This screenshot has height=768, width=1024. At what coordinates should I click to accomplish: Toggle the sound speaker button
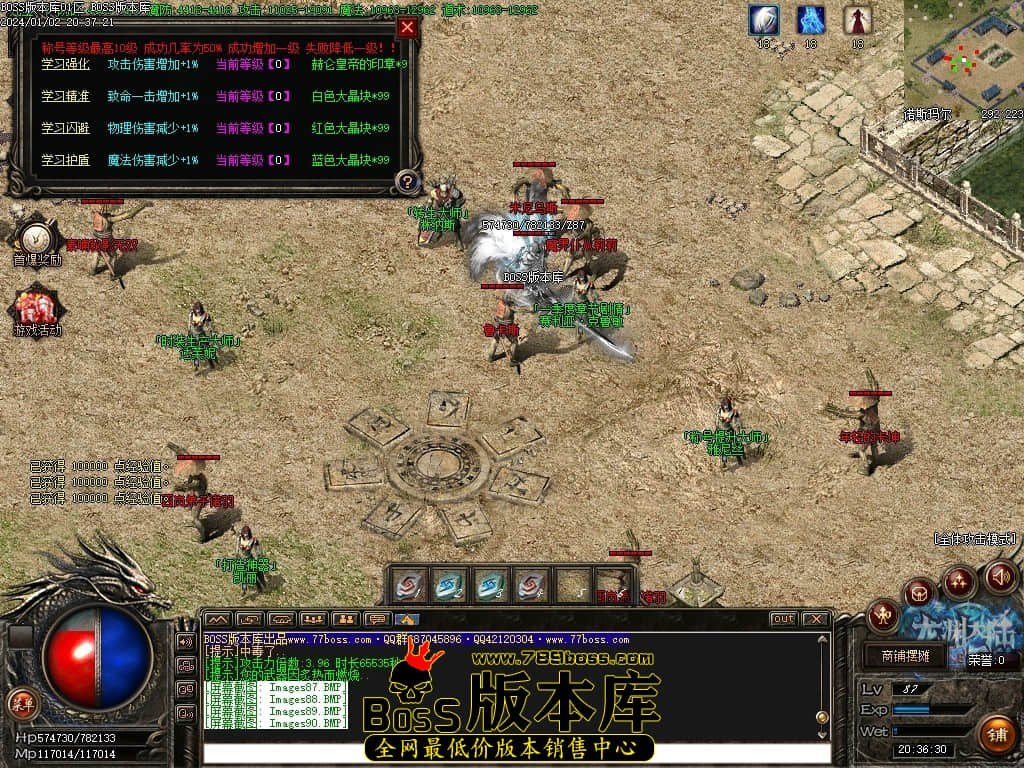pos(1000,576)
